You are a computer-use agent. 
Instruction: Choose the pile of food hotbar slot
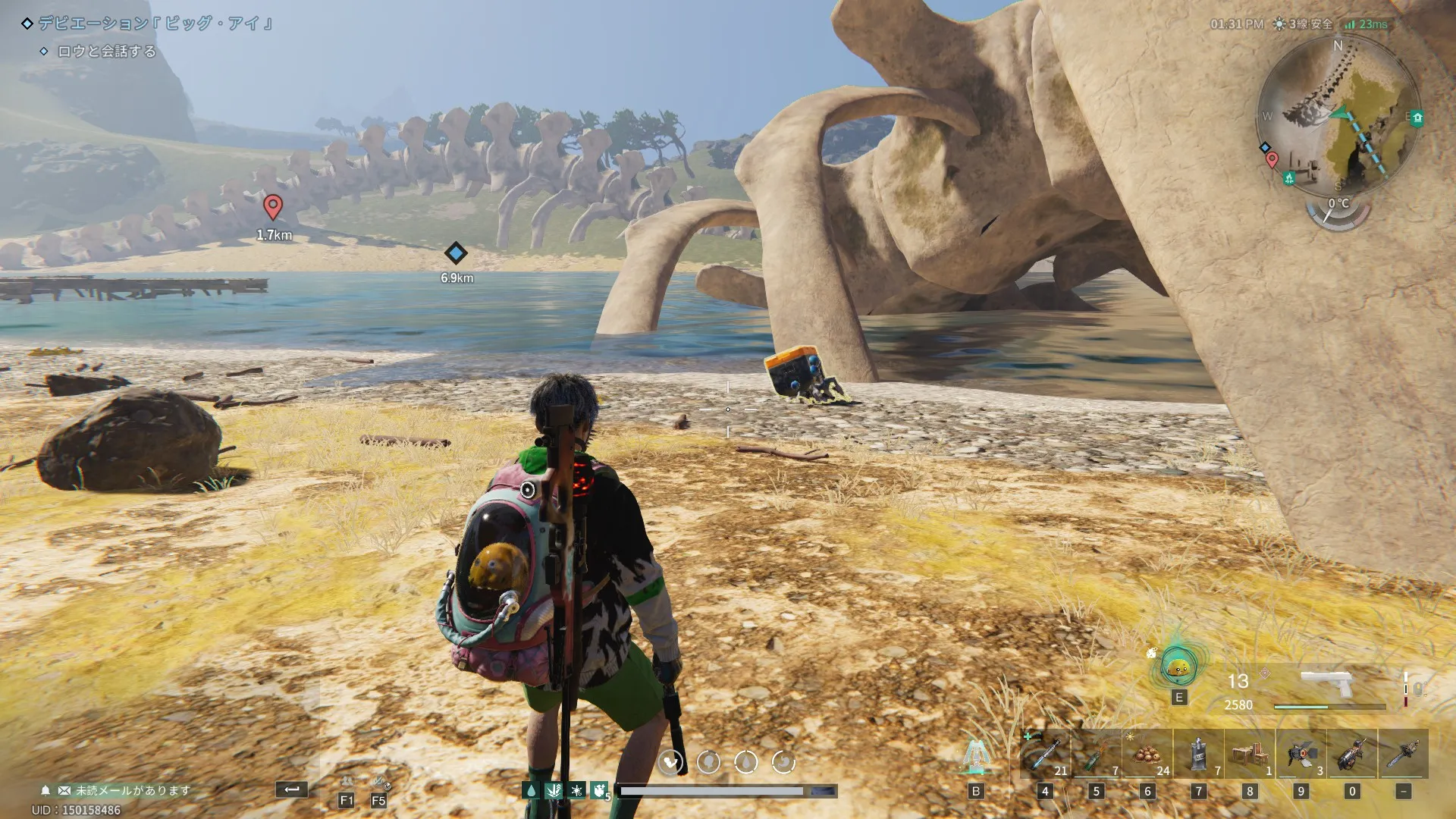pos(1147,754)
